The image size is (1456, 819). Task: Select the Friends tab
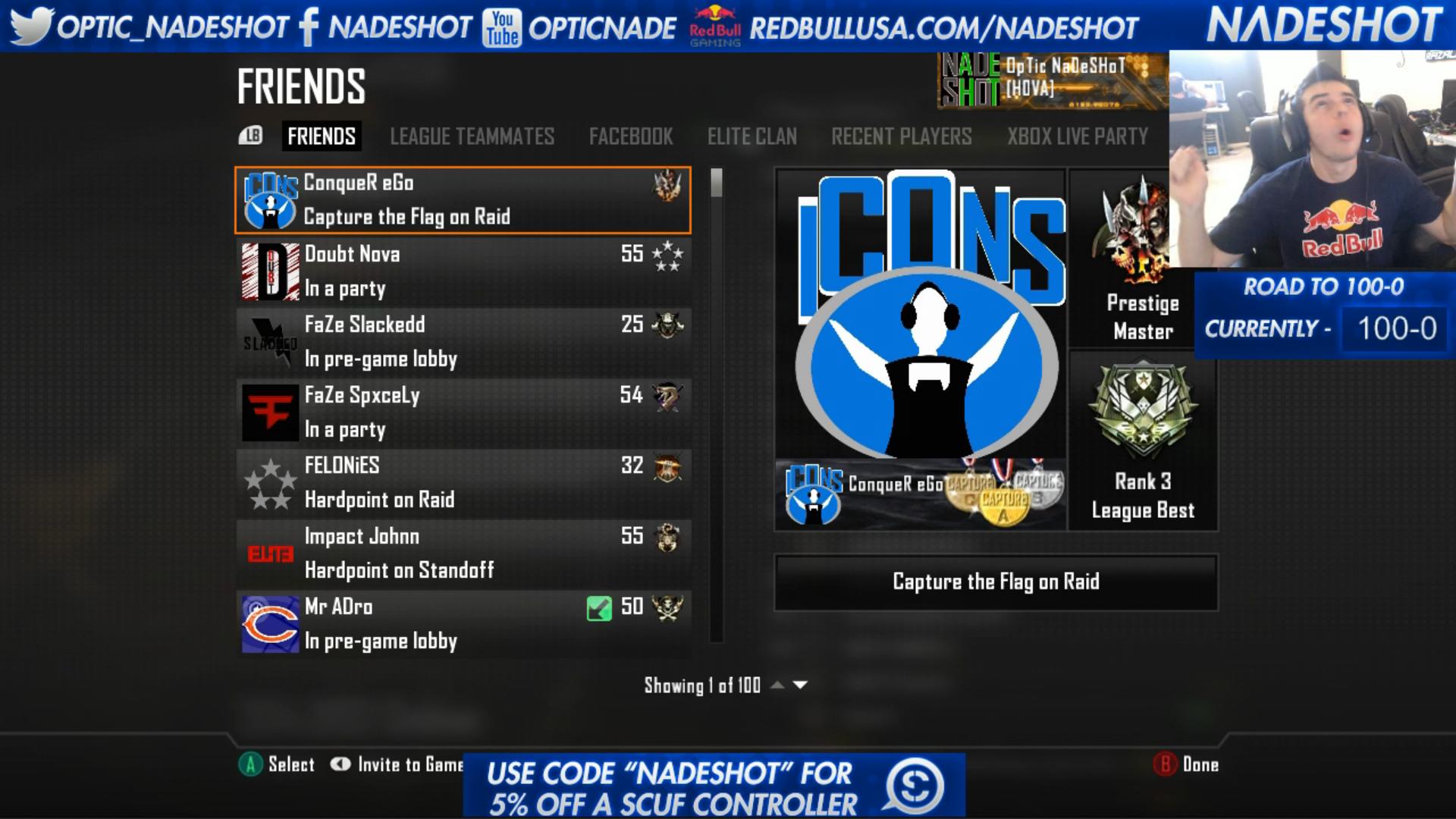321,136
